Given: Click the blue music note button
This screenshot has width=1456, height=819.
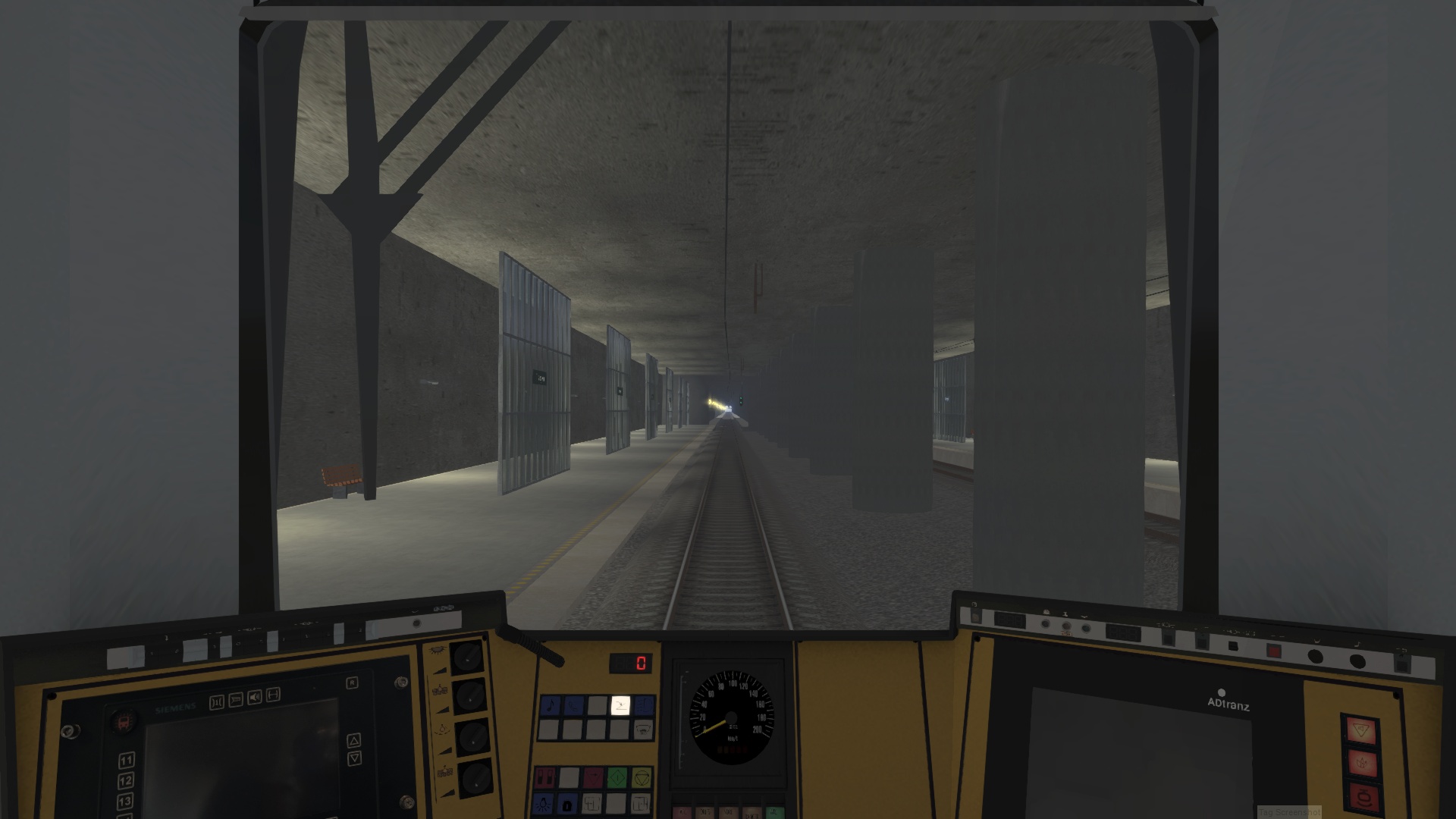Looking at the screenshot, I should click(551, 706).
